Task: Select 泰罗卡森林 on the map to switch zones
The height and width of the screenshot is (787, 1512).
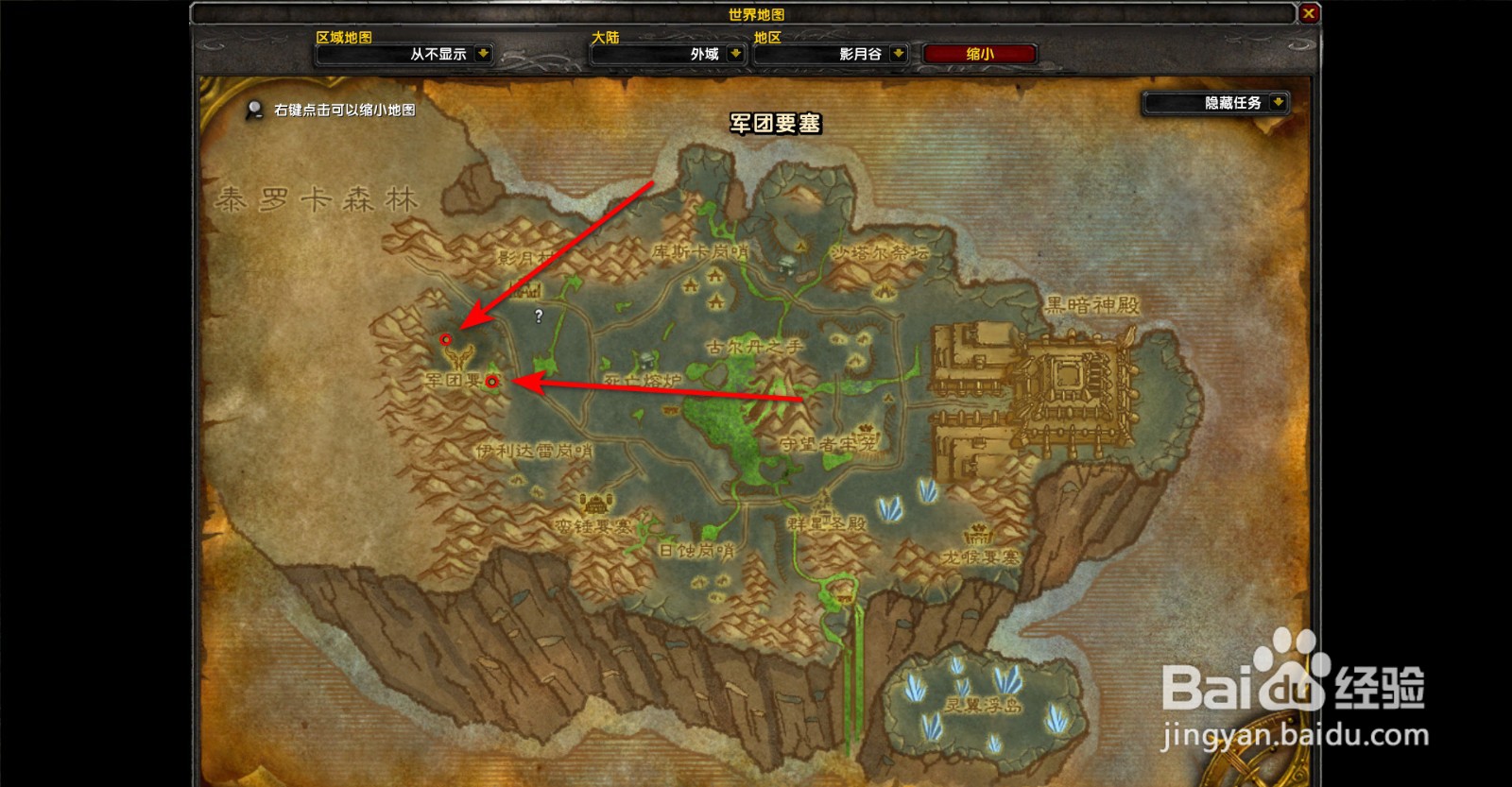Action: point(312,198)
